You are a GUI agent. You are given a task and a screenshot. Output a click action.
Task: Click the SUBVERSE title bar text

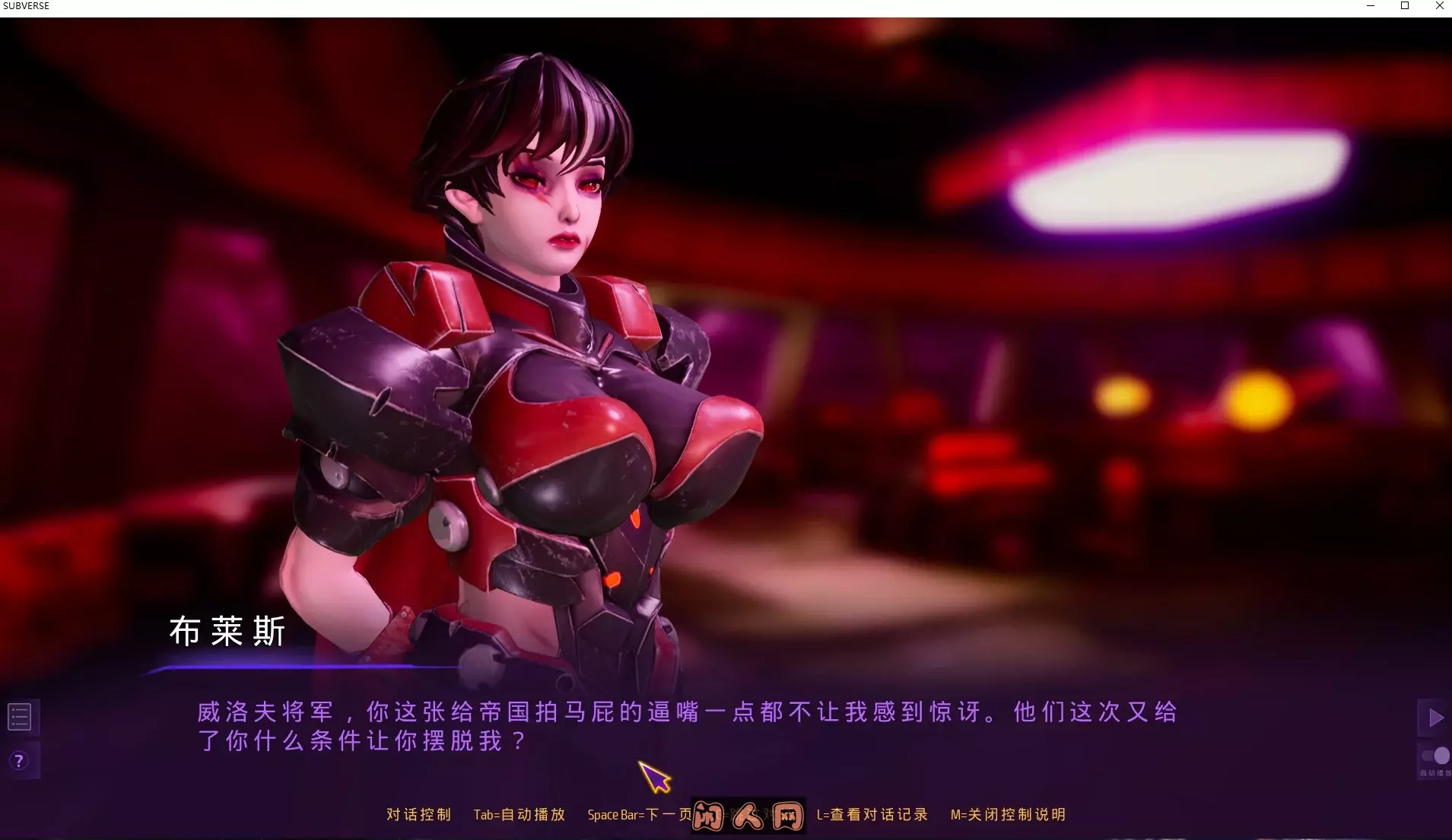pyautogui.click(x=26, y=6)
